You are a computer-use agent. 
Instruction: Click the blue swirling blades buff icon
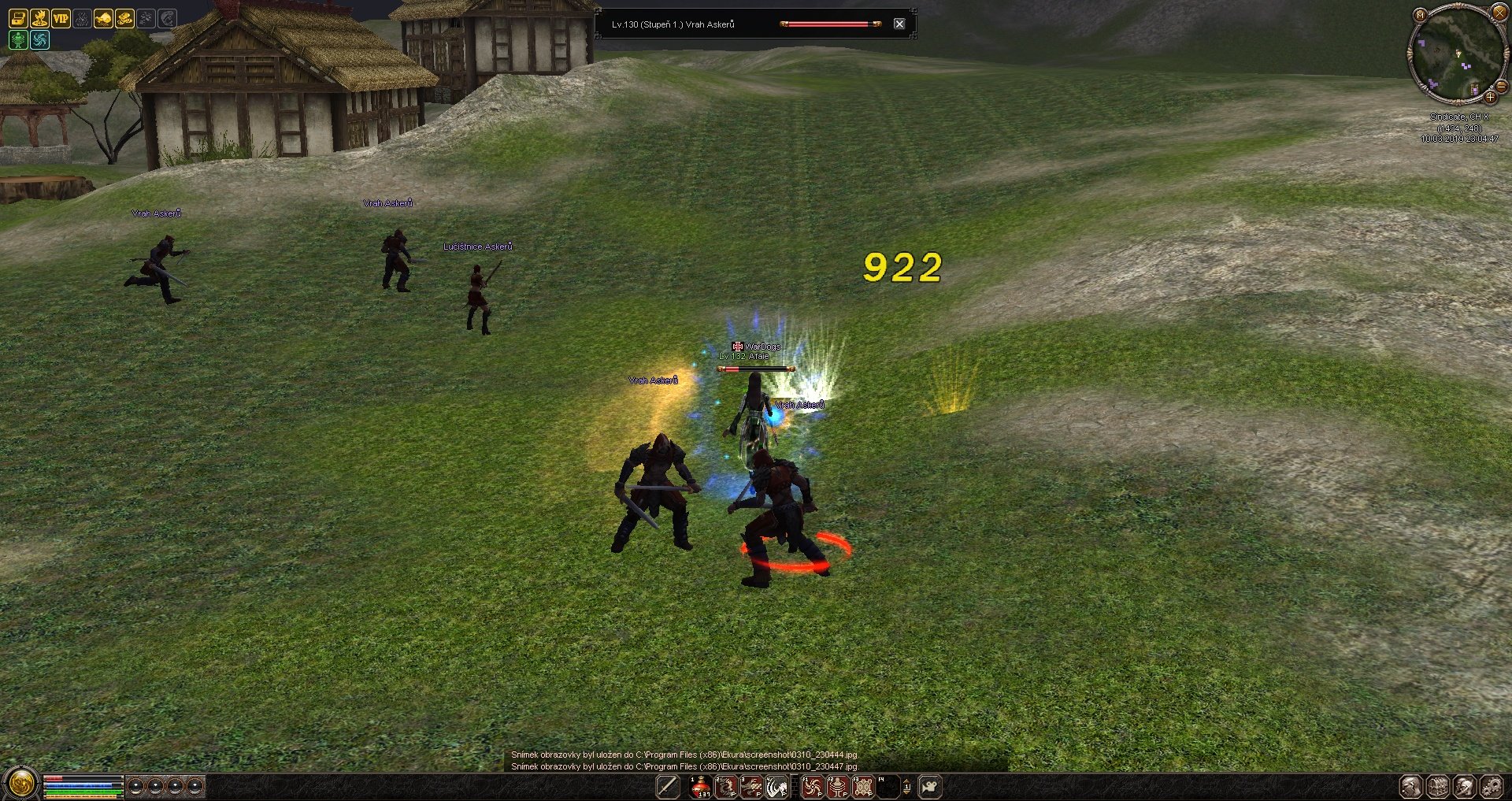pyautogui.click(x=39, y=39)
